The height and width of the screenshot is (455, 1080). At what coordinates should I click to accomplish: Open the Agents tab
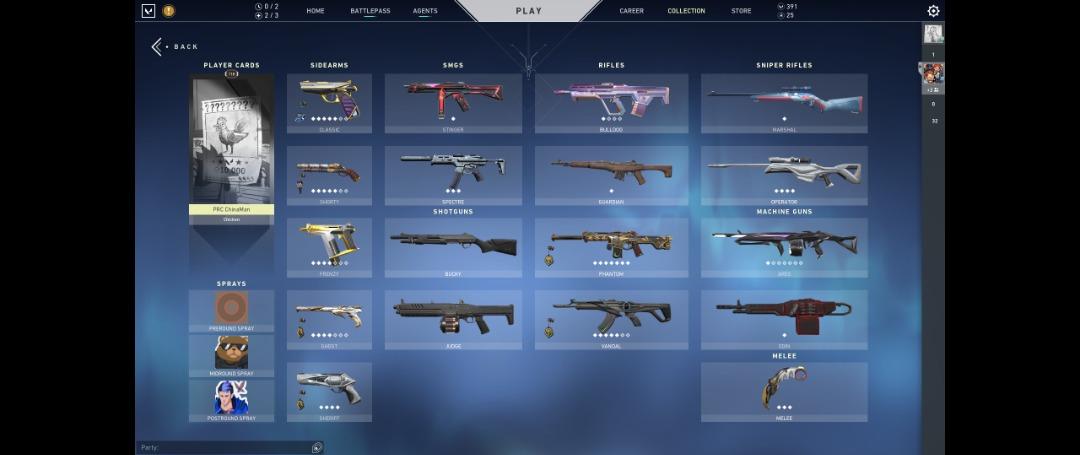pyautogui.click(x=425, y=11)
